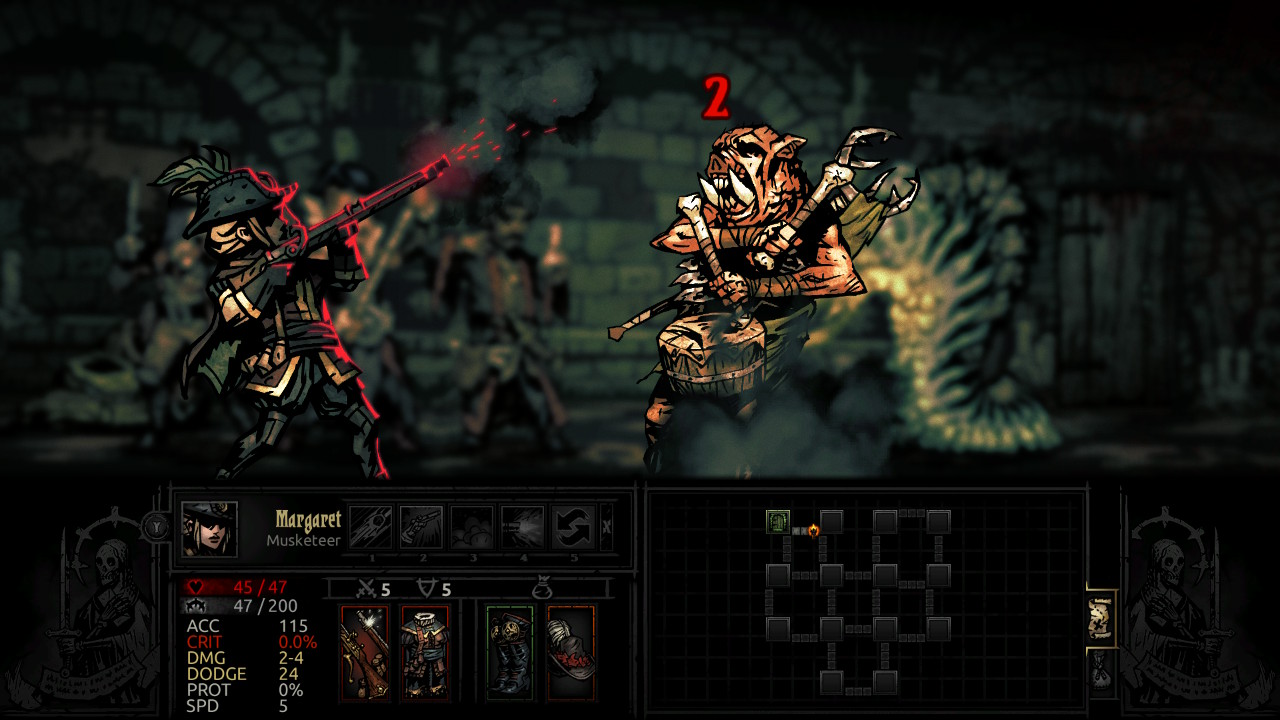Click the shield armor level icon
Screen dimensions: 1280x720
[x=427, y=587]
